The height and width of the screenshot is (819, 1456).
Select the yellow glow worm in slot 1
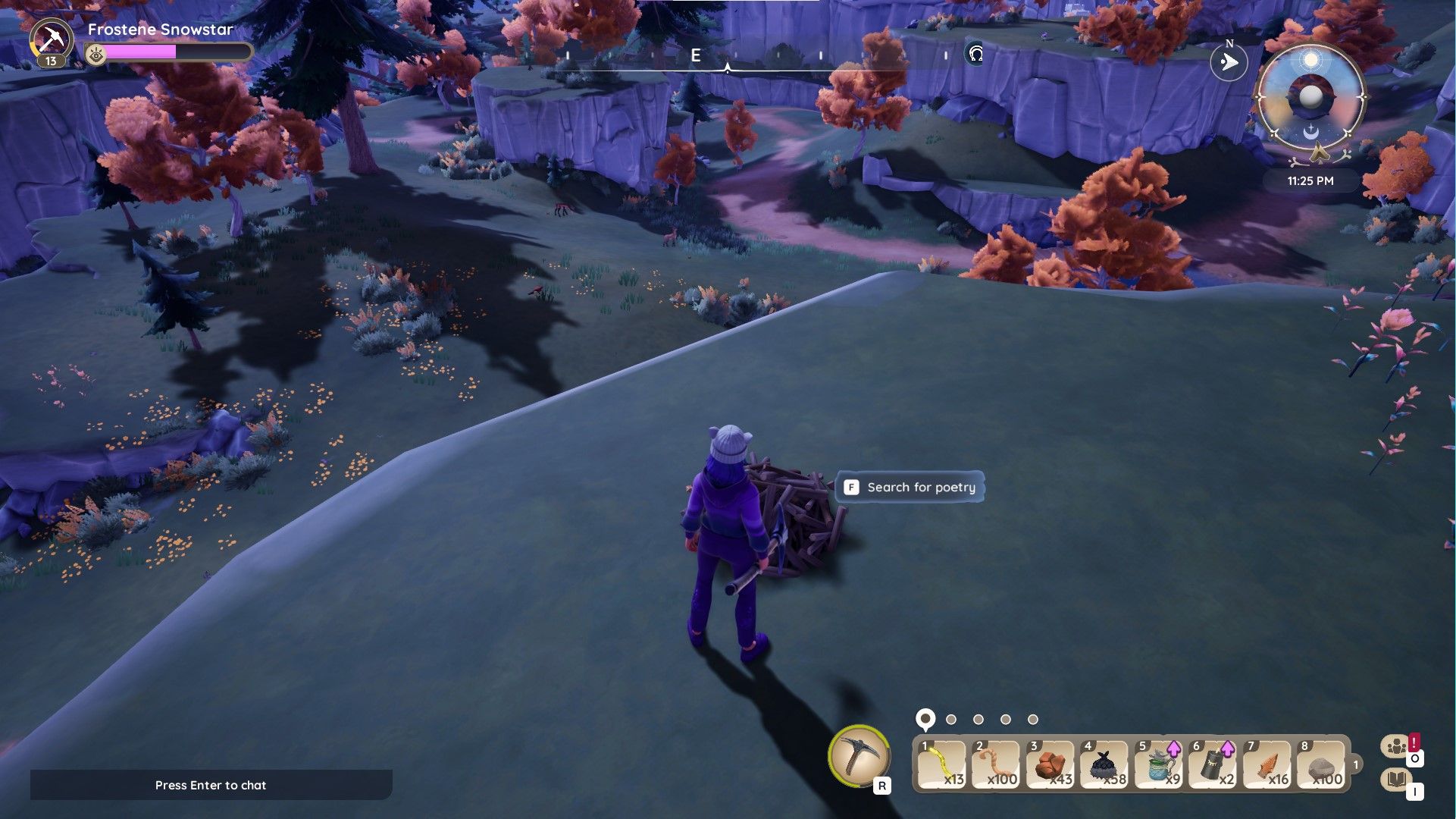tap(942, 764)
